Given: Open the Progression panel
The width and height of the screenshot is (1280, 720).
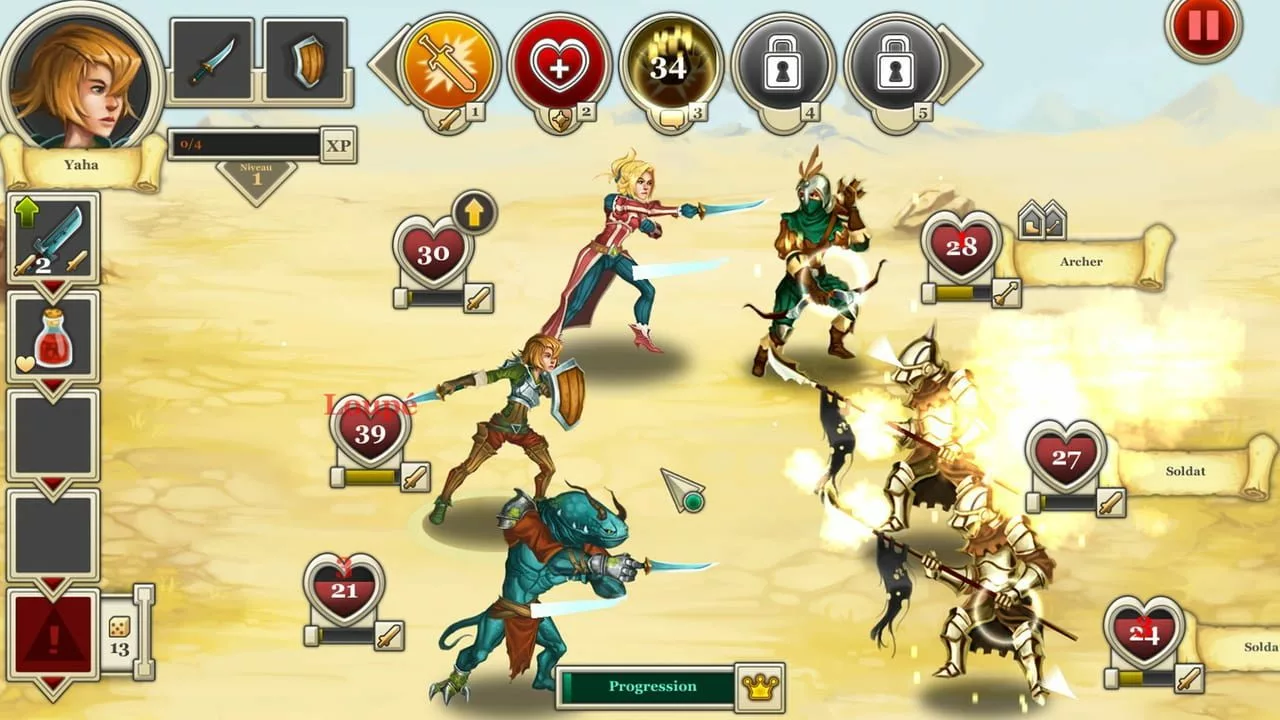Looking at the screenshot, I should pyautogui.click(x=652, y=687).
